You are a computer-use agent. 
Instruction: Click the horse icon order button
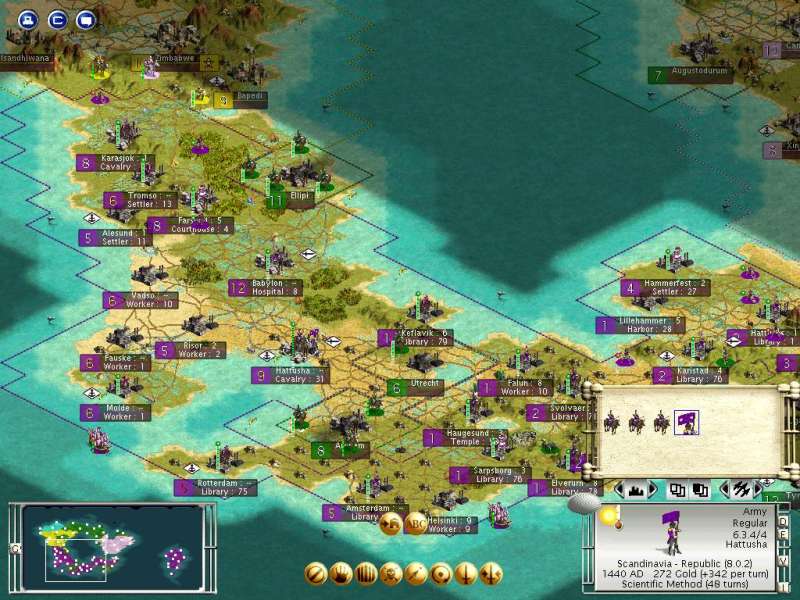pyautogui.click(x=390, y=523)
